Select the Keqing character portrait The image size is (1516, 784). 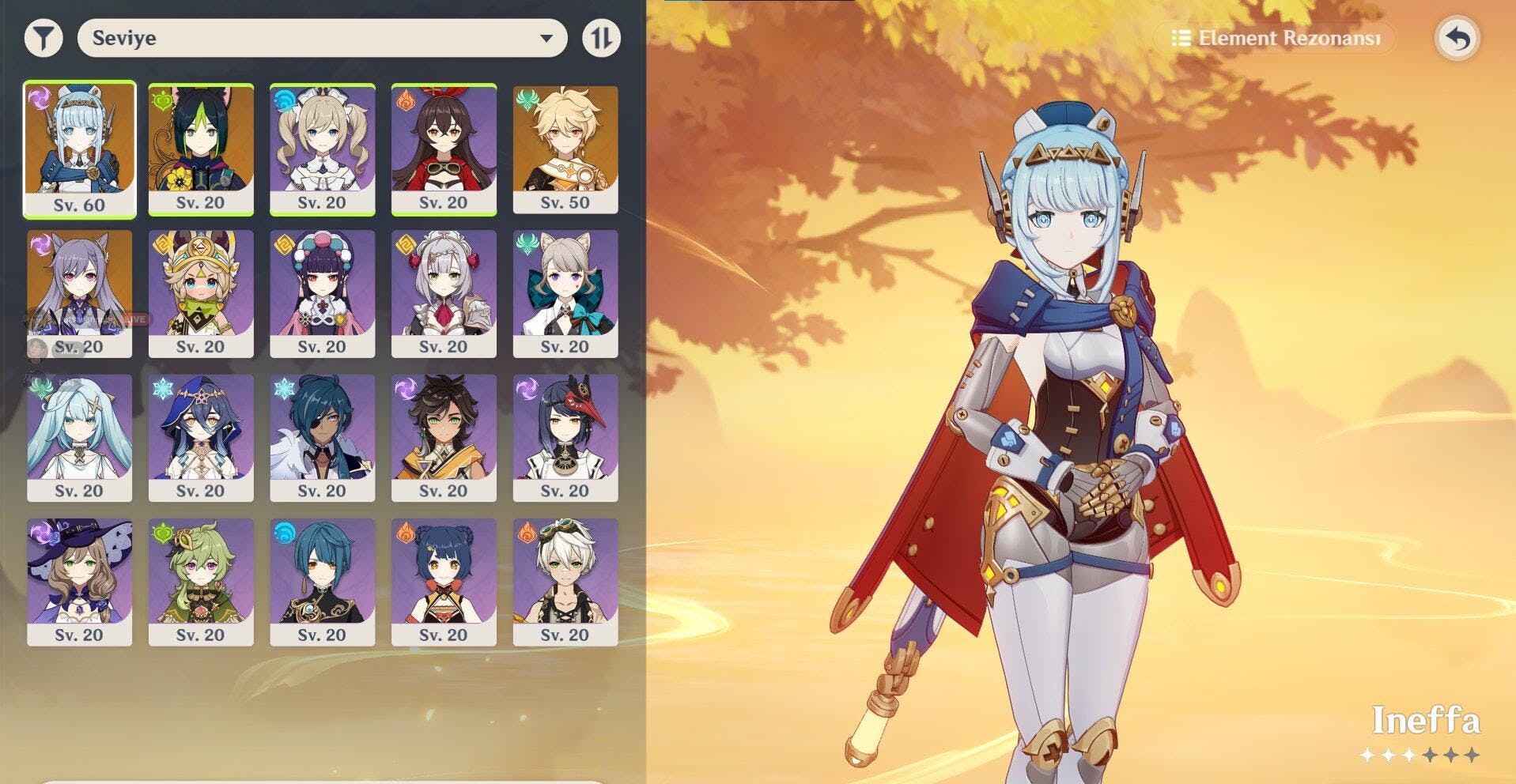[x=79, y=292]
